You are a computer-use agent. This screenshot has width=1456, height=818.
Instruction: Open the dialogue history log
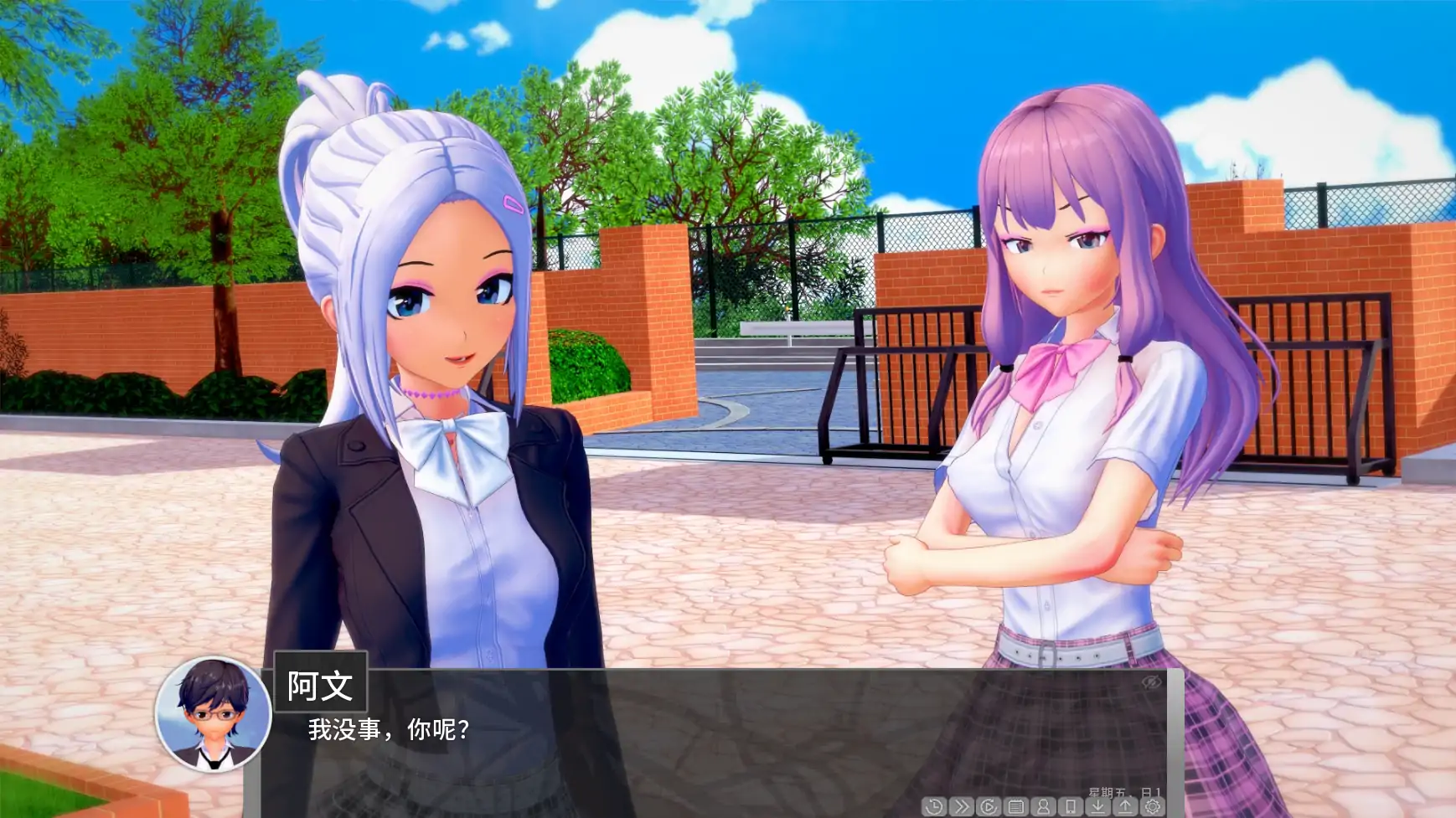pos(934,806)
